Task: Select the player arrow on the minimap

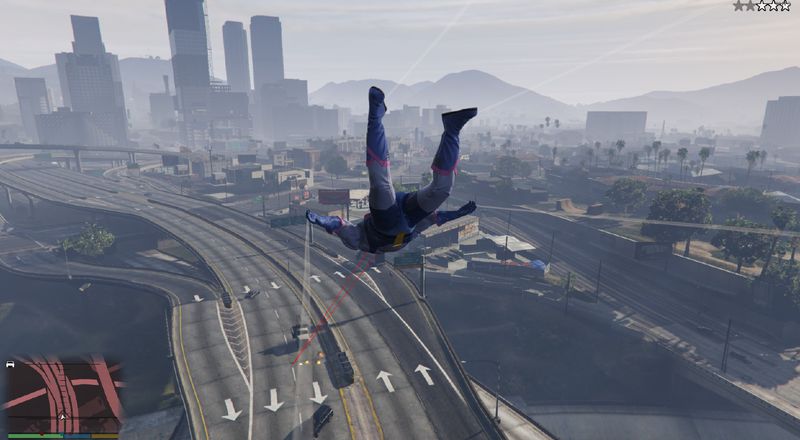Action: pos(63,415)
